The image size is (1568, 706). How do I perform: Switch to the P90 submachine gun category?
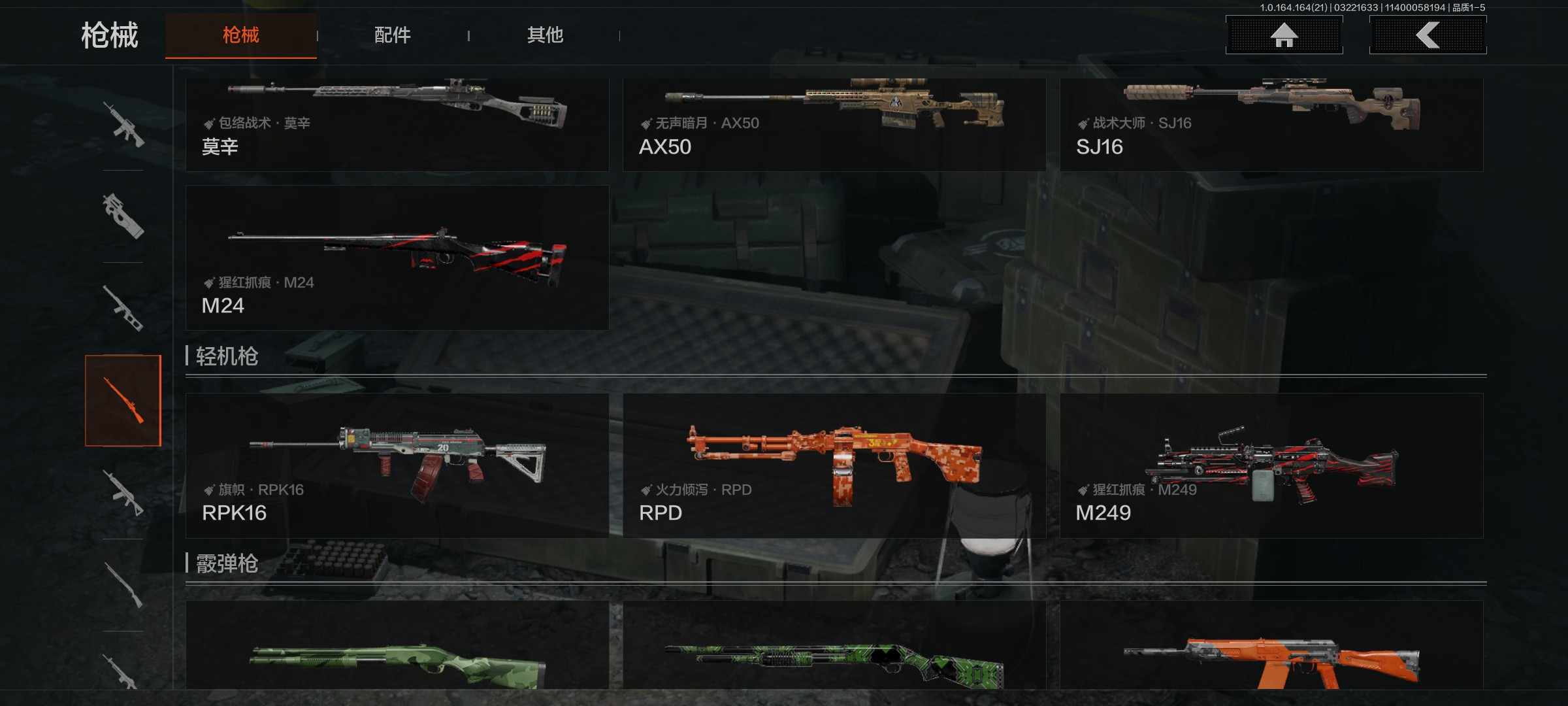coord(123,216)
